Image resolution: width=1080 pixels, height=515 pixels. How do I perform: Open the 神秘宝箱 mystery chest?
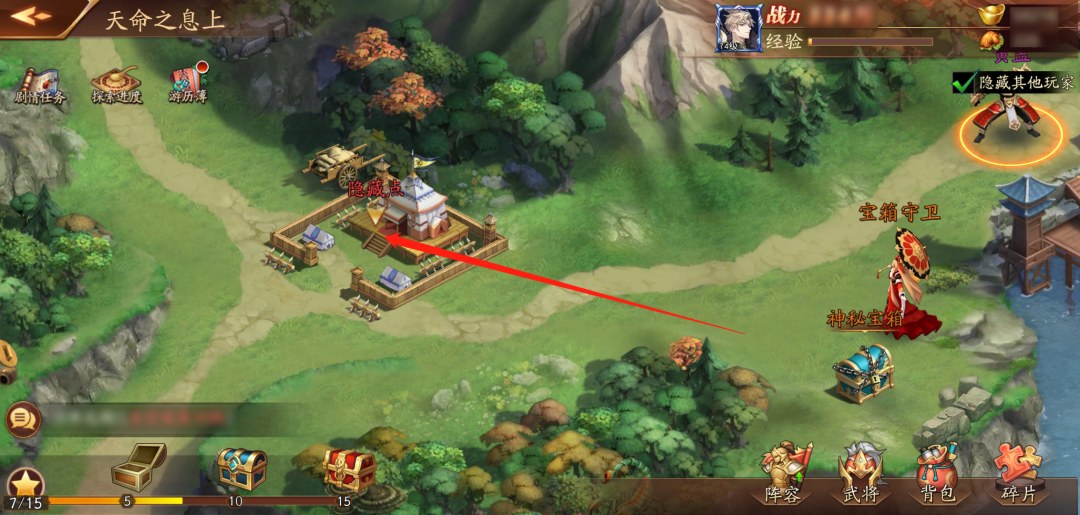863,372
